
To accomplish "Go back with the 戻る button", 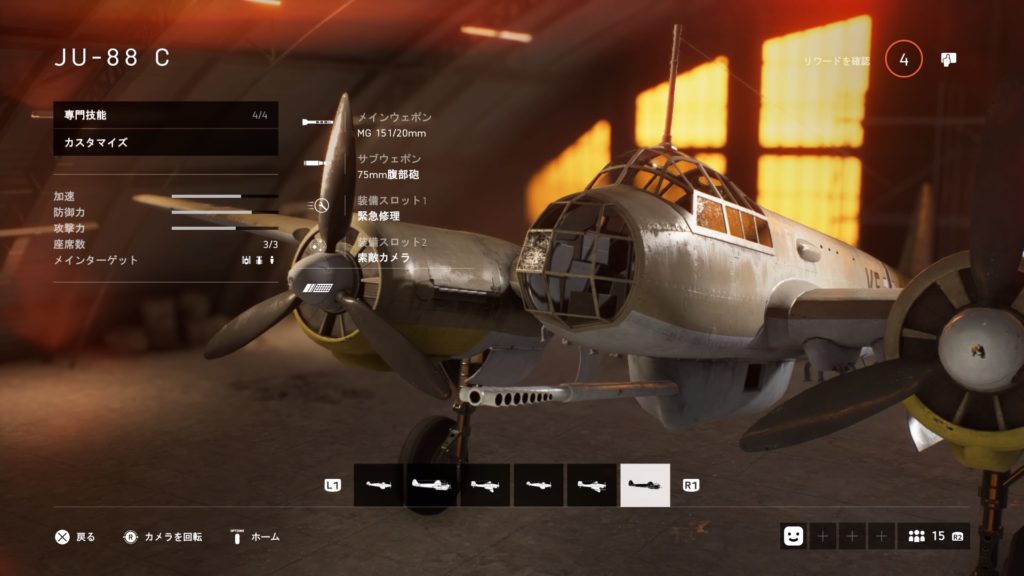I will (x=76, y=537).
